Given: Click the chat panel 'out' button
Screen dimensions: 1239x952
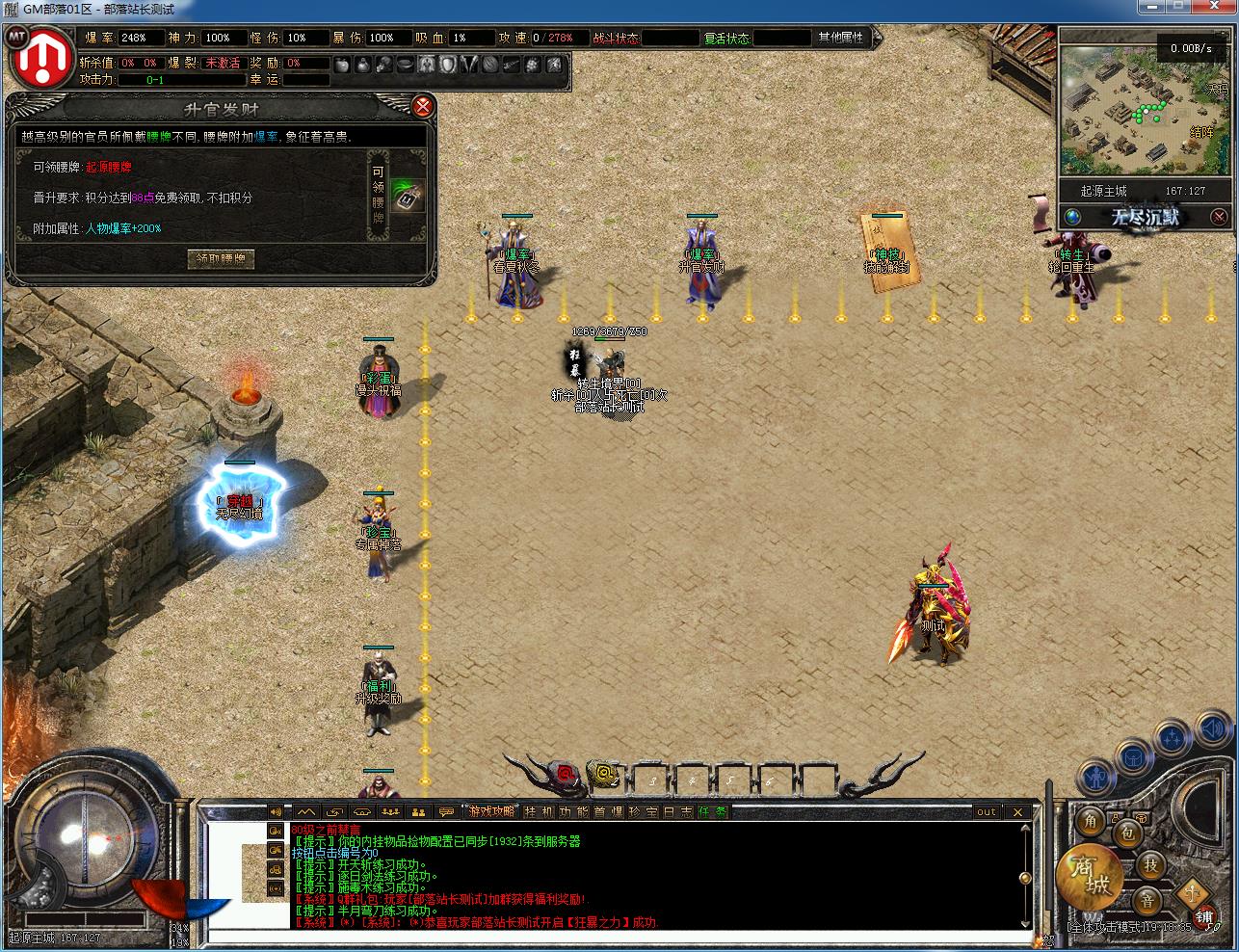Looking at the screenshot, I should (x=987, y=812).
